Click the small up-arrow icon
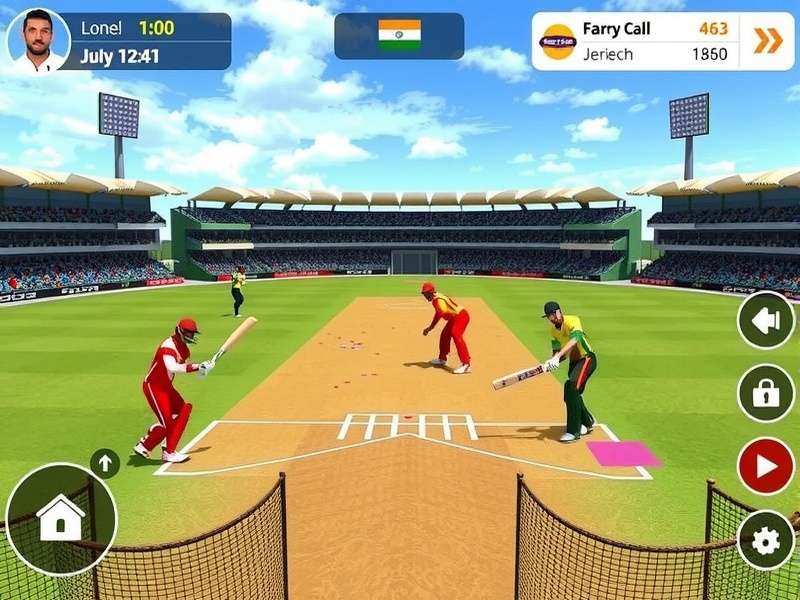This screenshot has height=600, width=800. (x=104, y=463)
